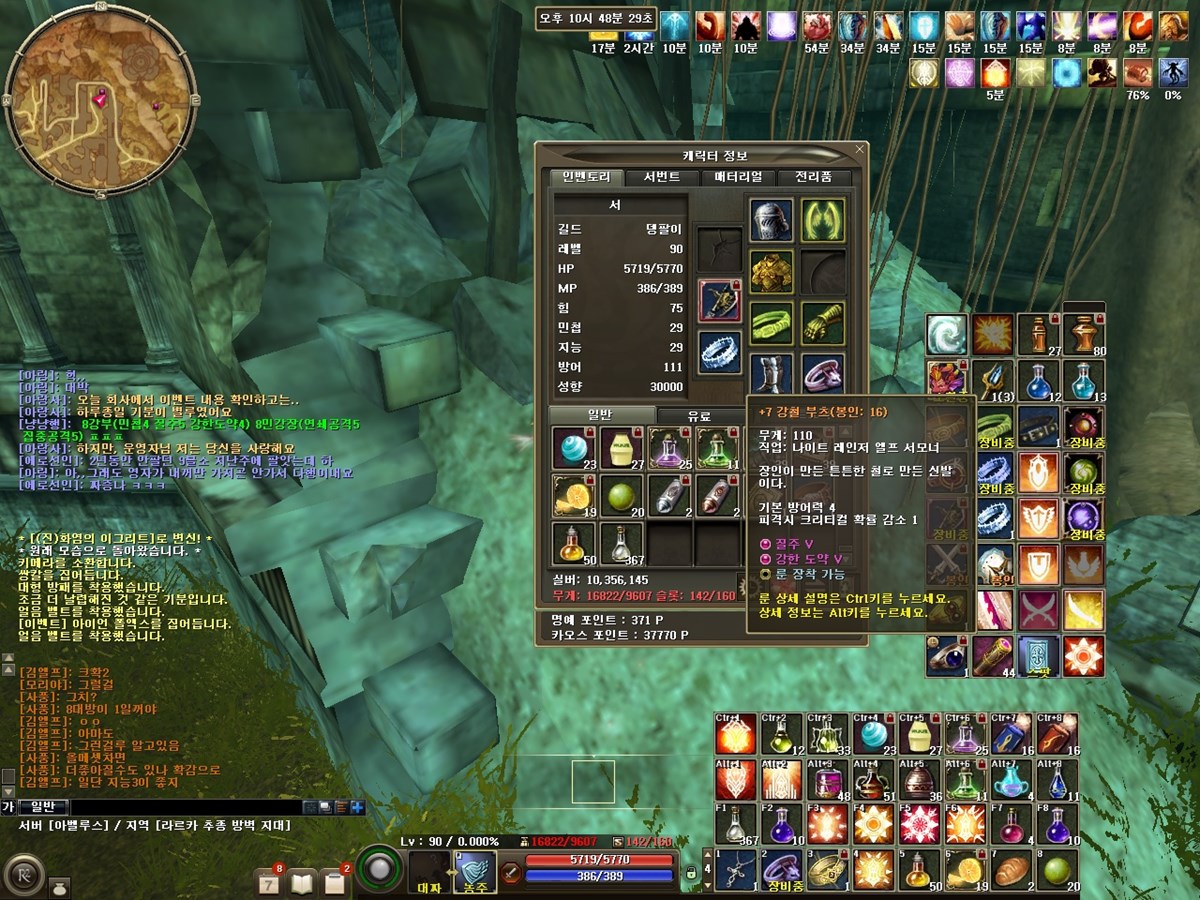Use the bread item in the hotbar

pos(1011,869)
